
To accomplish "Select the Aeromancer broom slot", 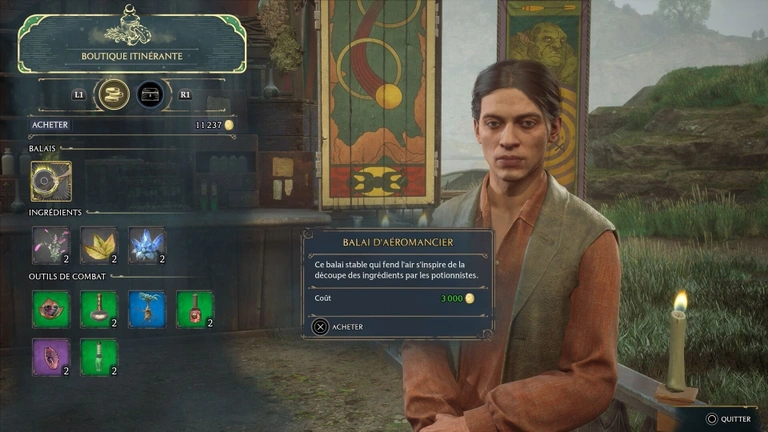I will (x=51, y=181).
